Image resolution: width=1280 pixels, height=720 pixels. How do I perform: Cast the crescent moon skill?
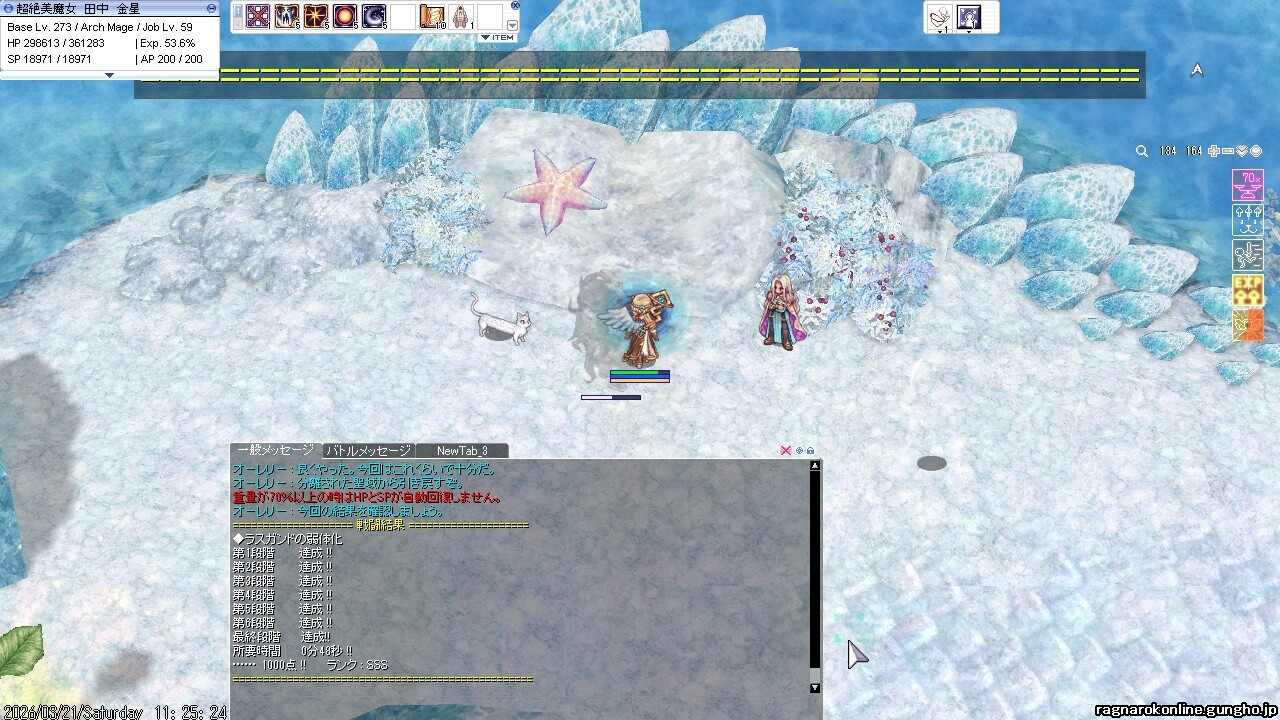(x=374, y=17)
